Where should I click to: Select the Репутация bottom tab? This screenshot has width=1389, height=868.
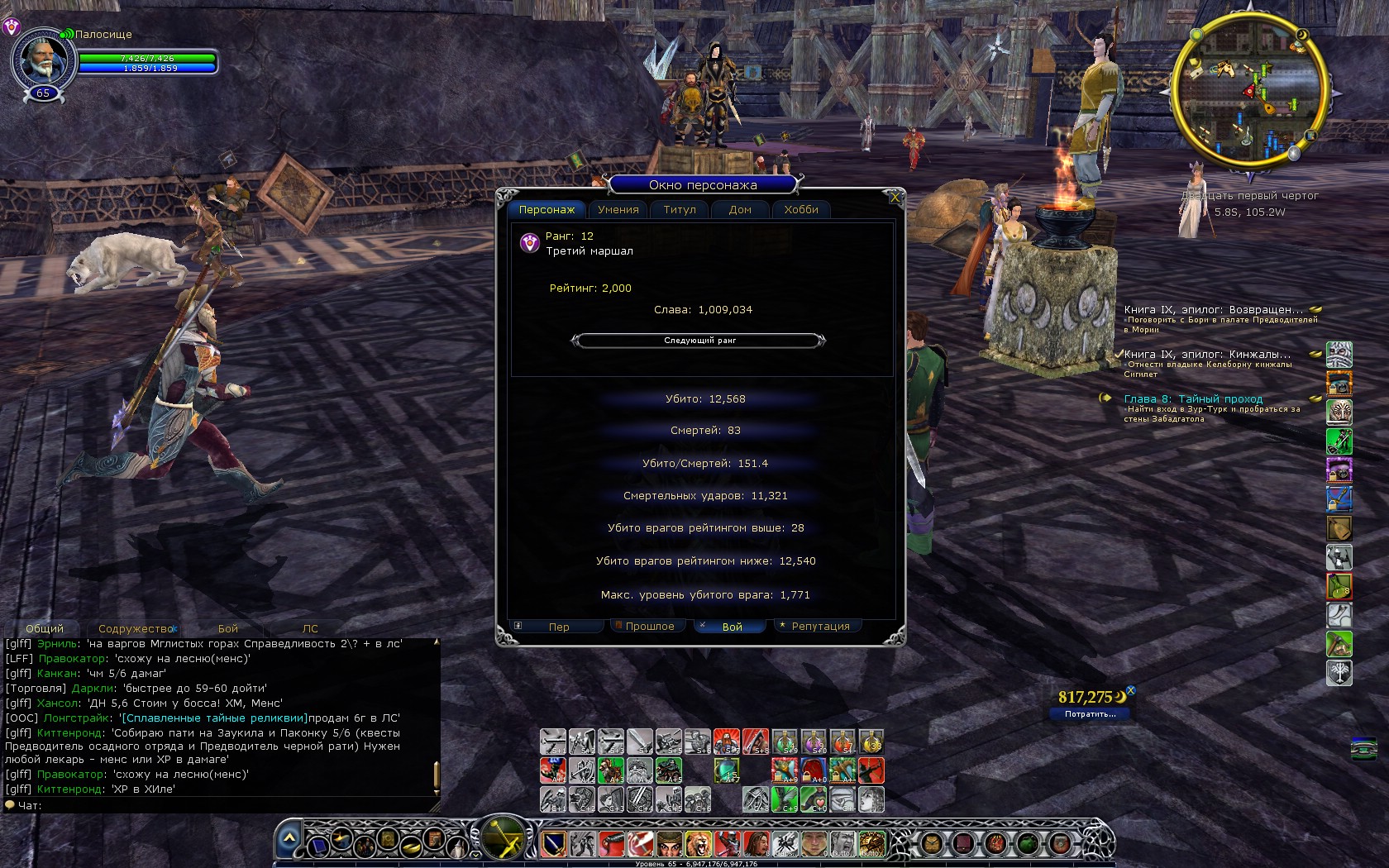820,627
